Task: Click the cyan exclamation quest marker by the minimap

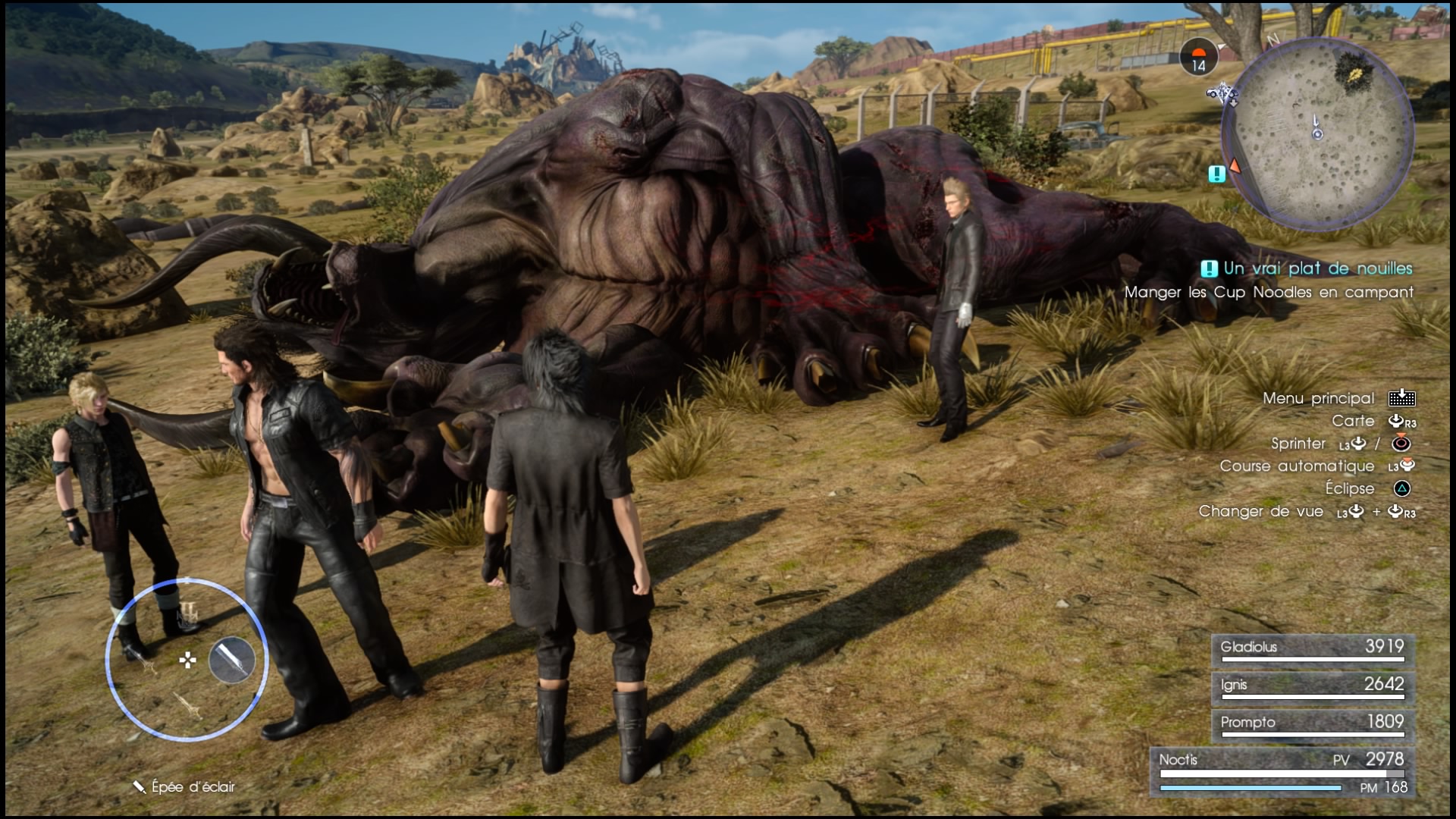Action: coord(1216,174)
